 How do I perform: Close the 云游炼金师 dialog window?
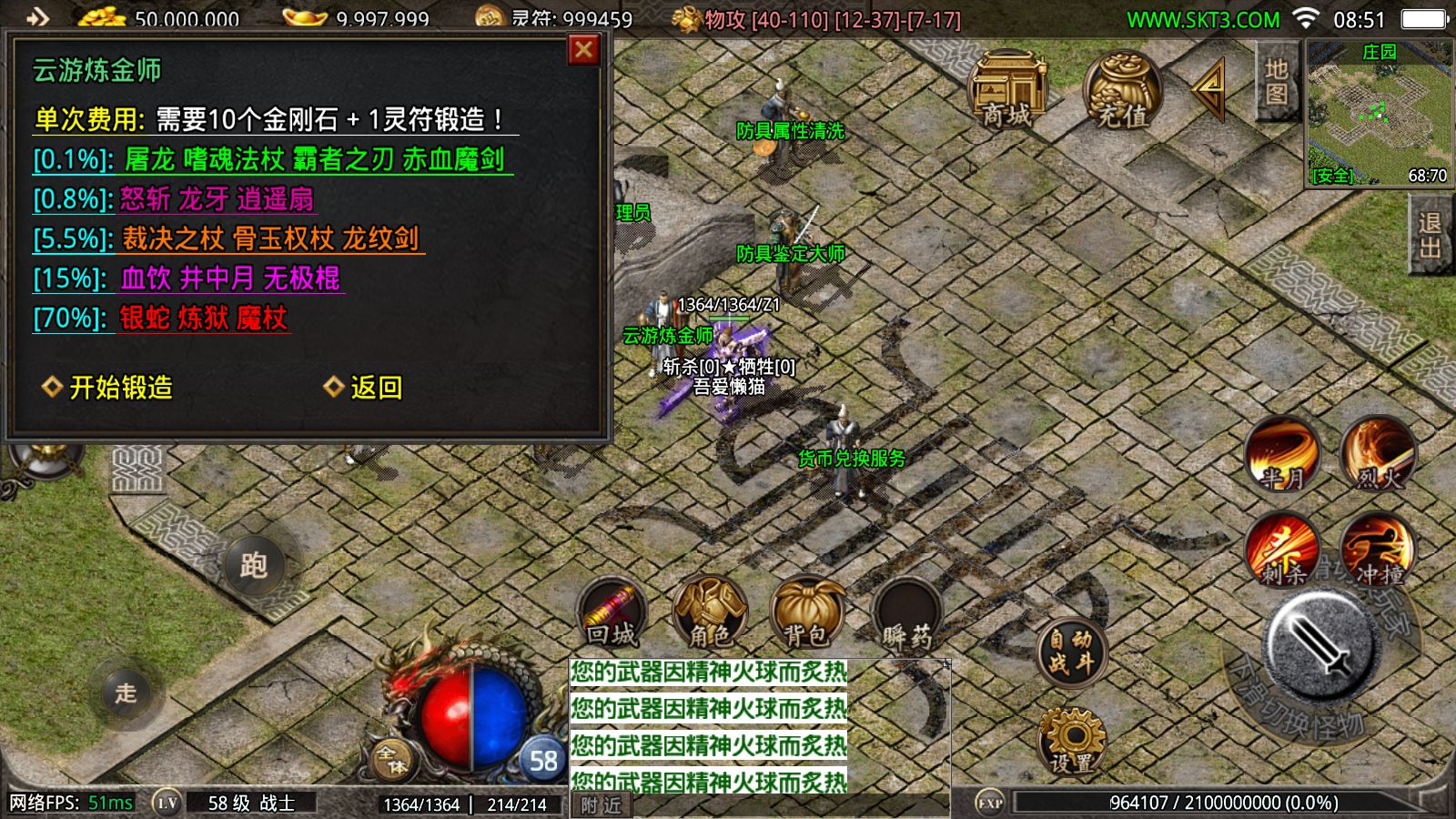(583, 49)
